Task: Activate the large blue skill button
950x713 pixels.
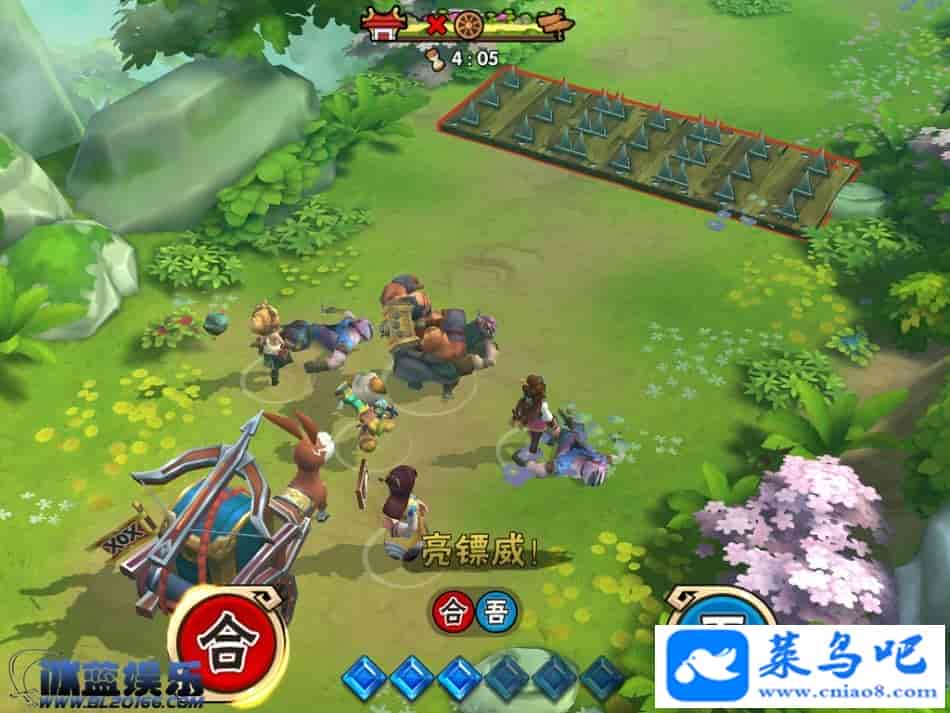Action: [718, 617]
